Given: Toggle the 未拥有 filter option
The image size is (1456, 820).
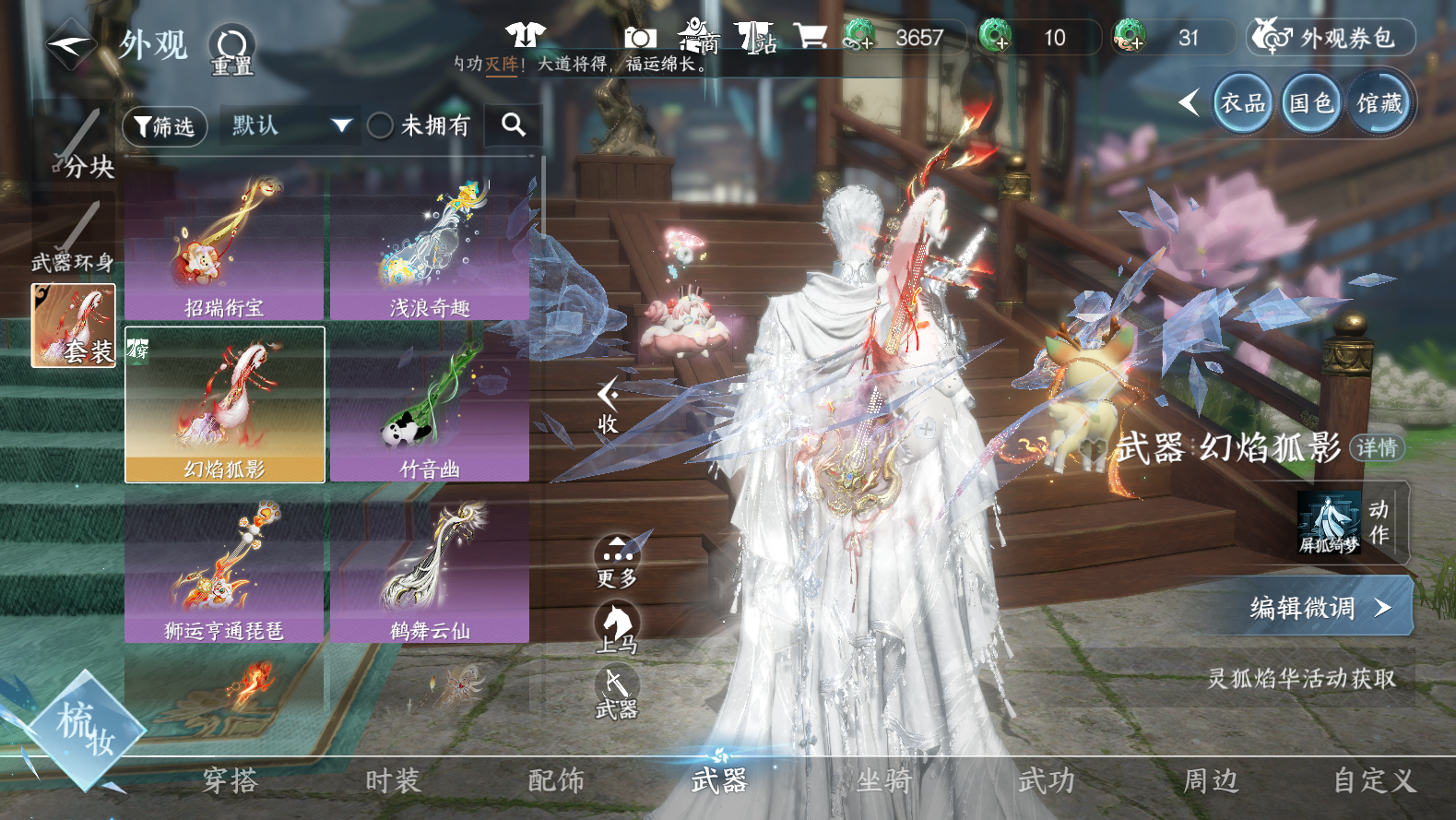Looking at the screenshot, I should pyautogui.click(x=381, y=126).
